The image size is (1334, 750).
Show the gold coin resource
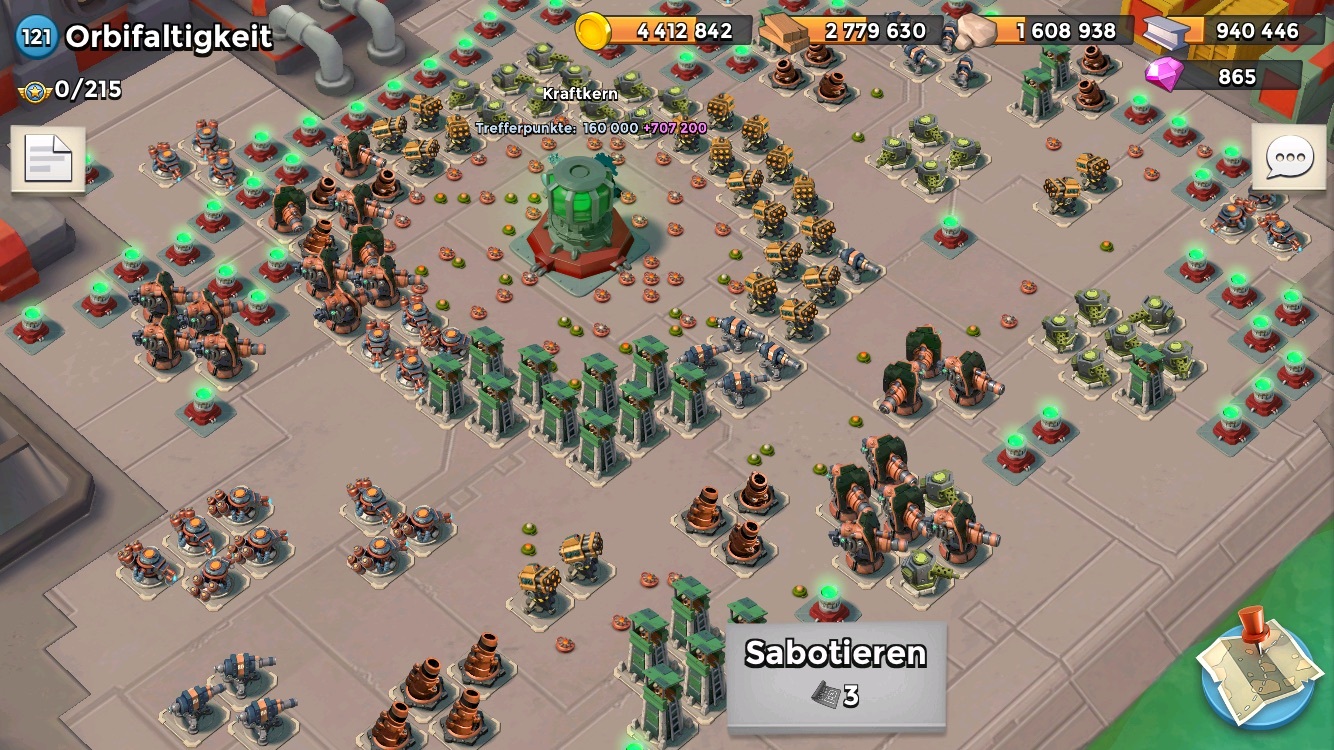point(594,31)
